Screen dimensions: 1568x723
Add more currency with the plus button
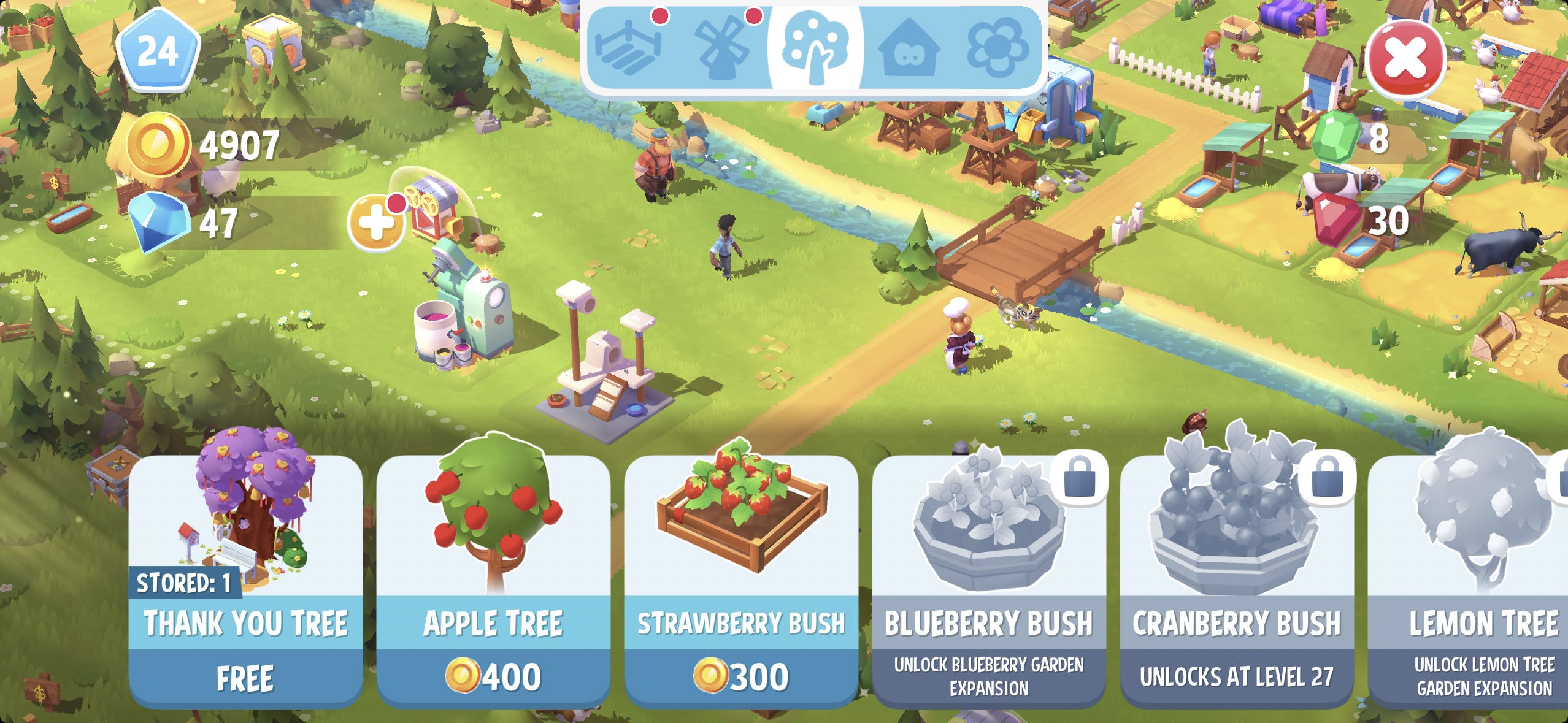(x=376, y=222)
